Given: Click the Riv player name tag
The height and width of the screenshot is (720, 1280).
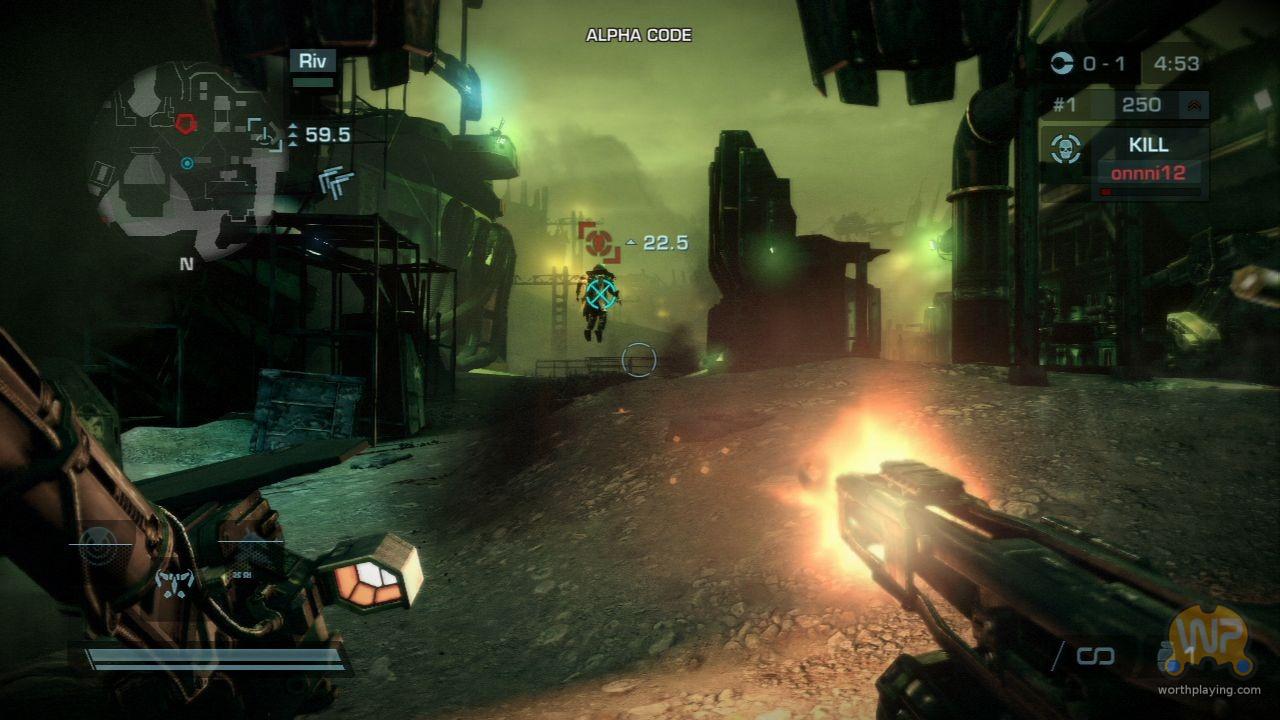Looking at the screenshot, I should click(x=313, y=60).
